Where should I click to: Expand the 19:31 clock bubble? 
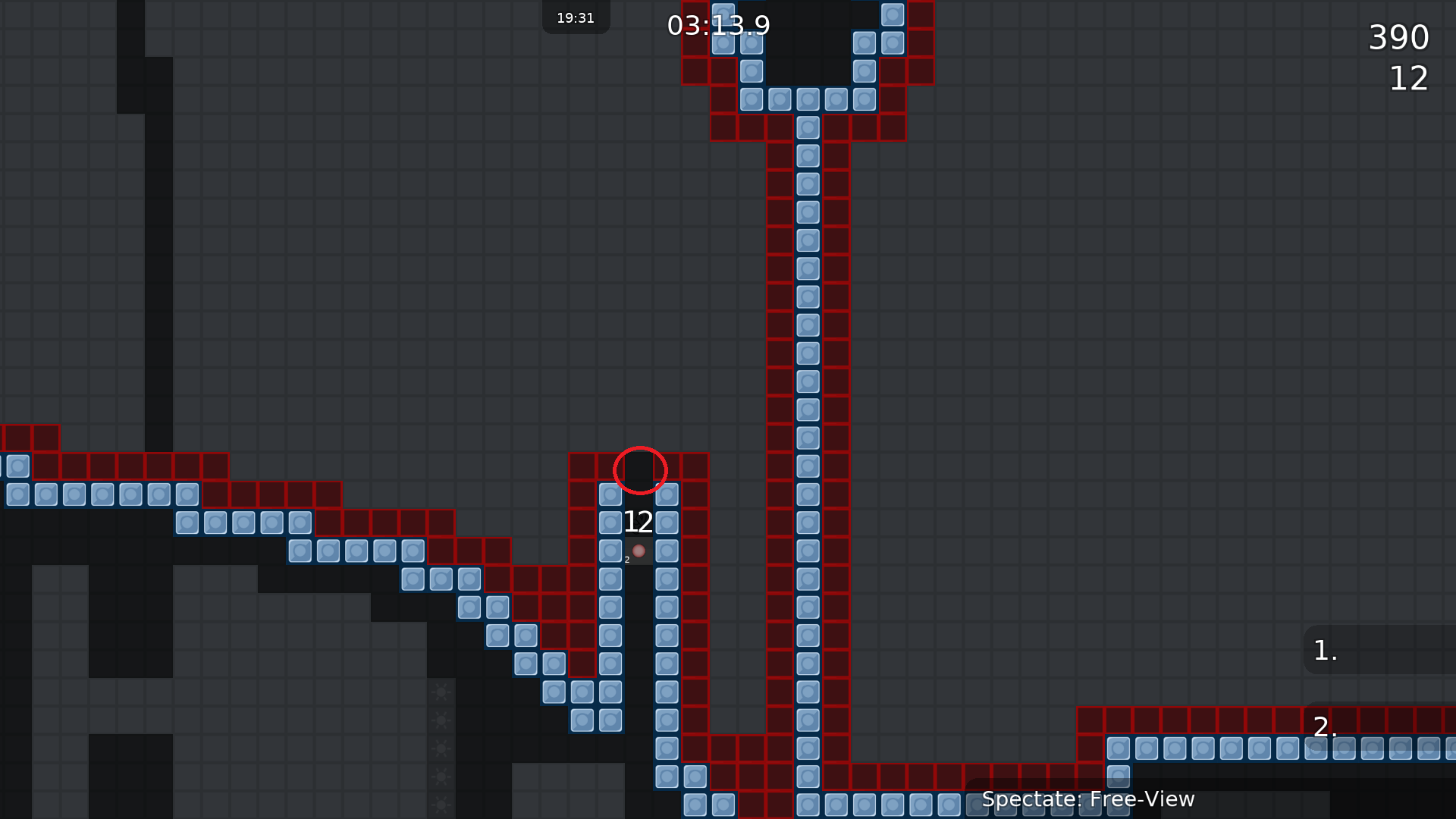pos(576,17)
